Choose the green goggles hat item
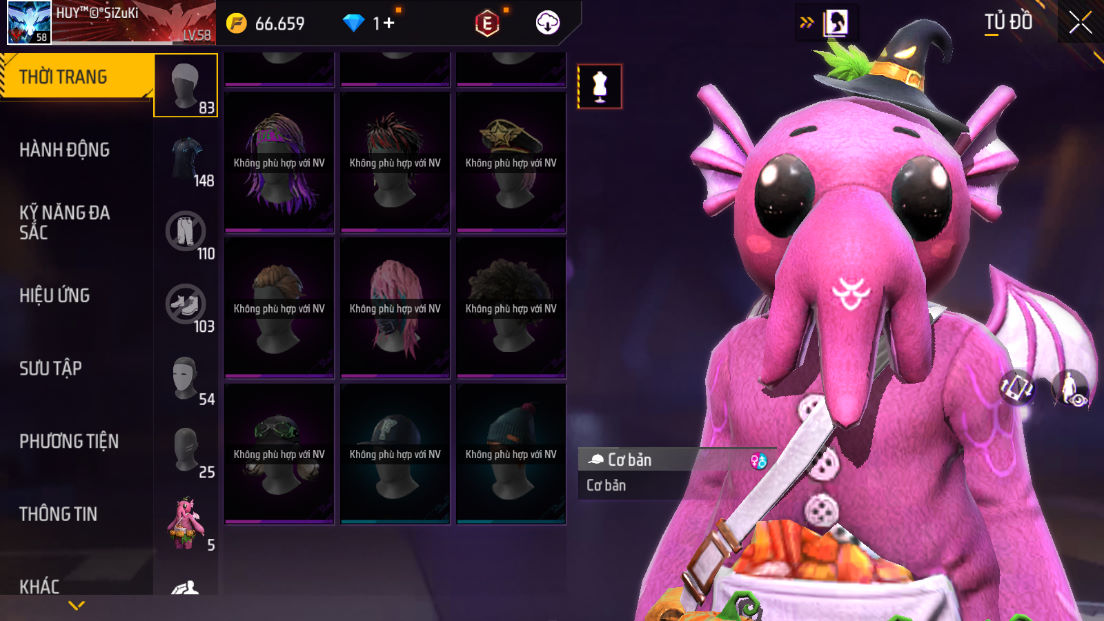Viewport: 1104px width, 621px height. [x=279, y=452]
